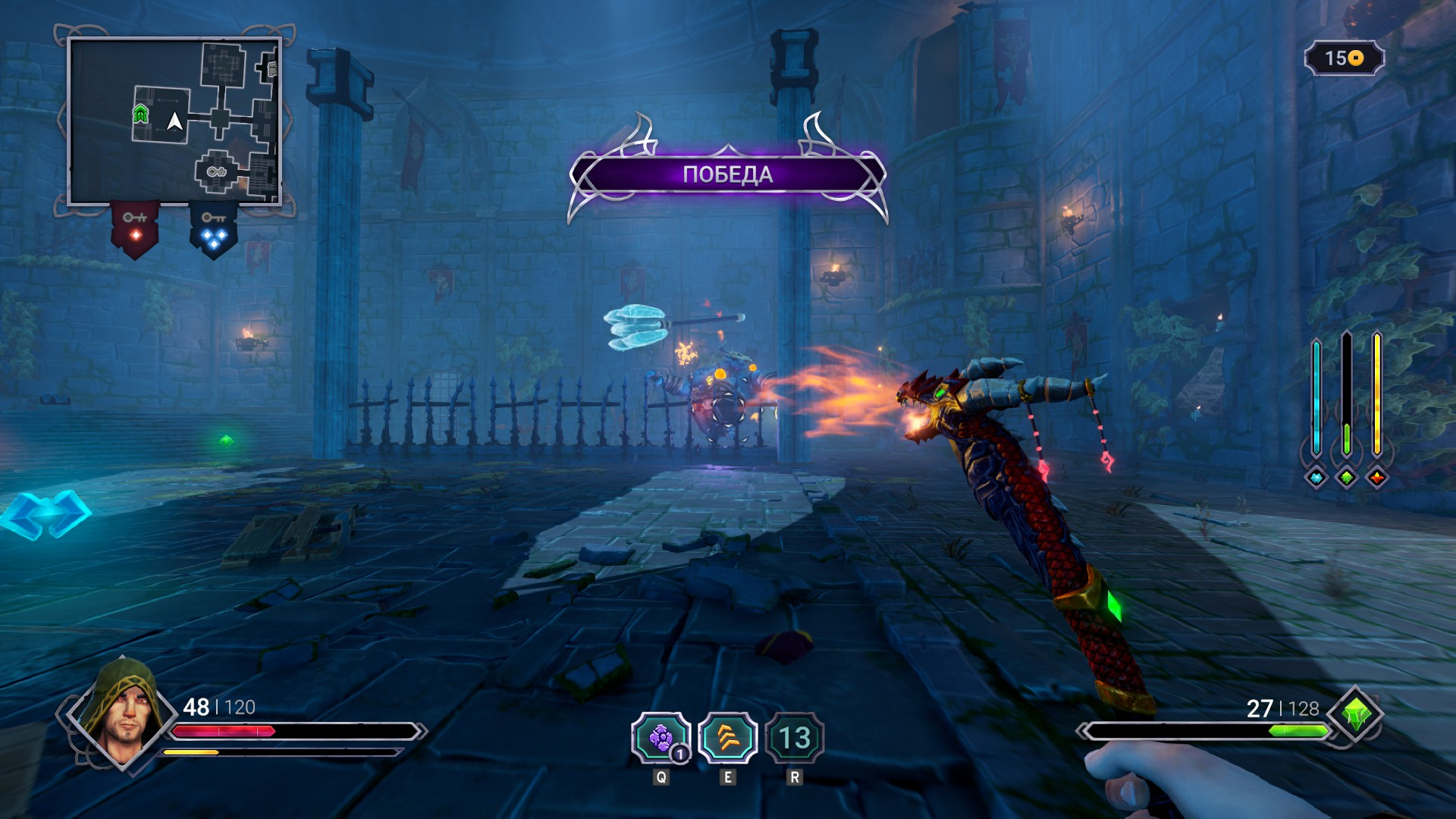Activate the purple orb Q ability
1456x819 pixels.
(x=661, y=738)
